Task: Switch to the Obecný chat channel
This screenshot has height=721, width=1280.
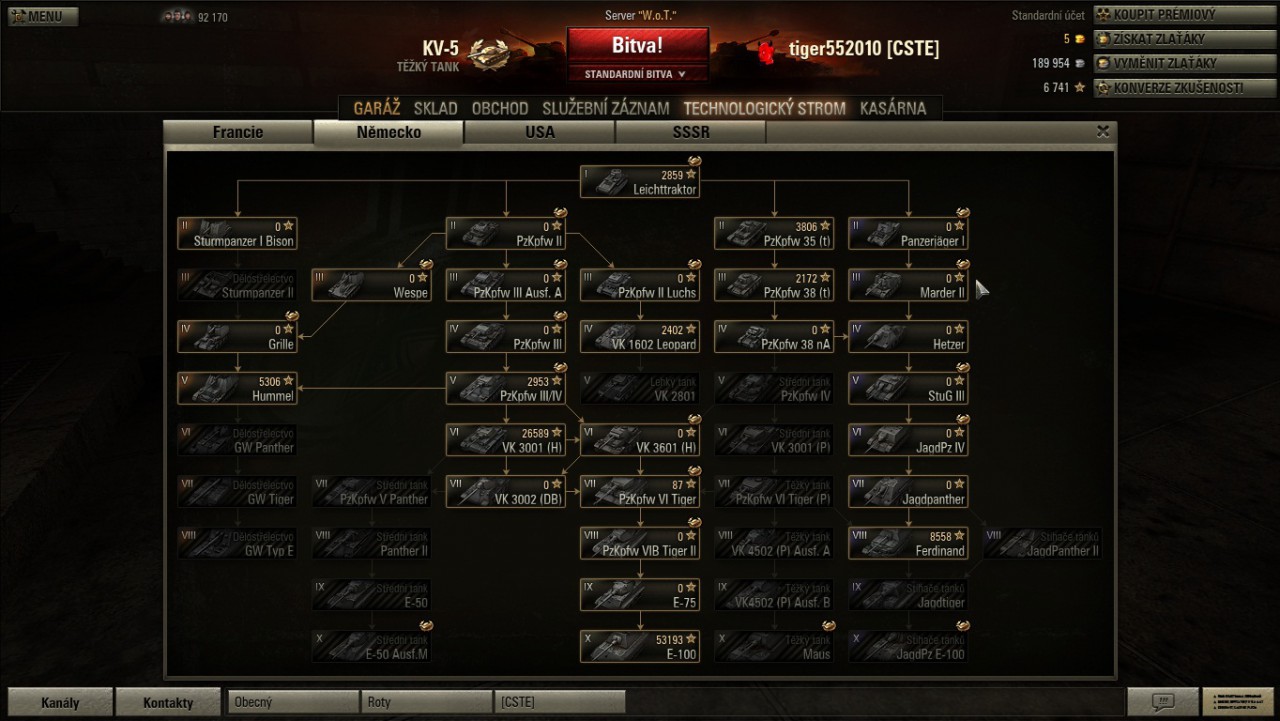Action: point(292,702)
